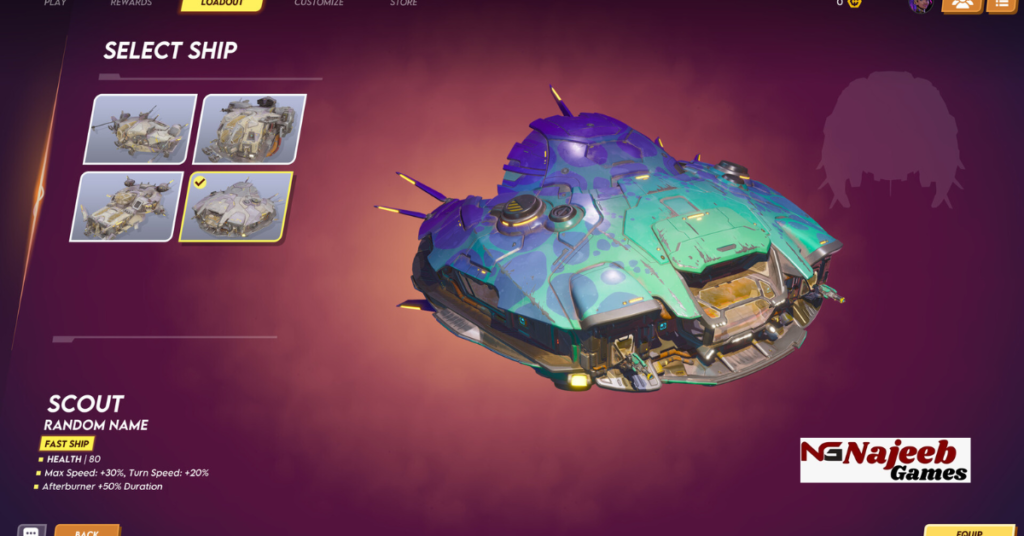This screenshot has width=1024, height=536.
Task: Click the gold coin currency icon
Action: (854, 4)
